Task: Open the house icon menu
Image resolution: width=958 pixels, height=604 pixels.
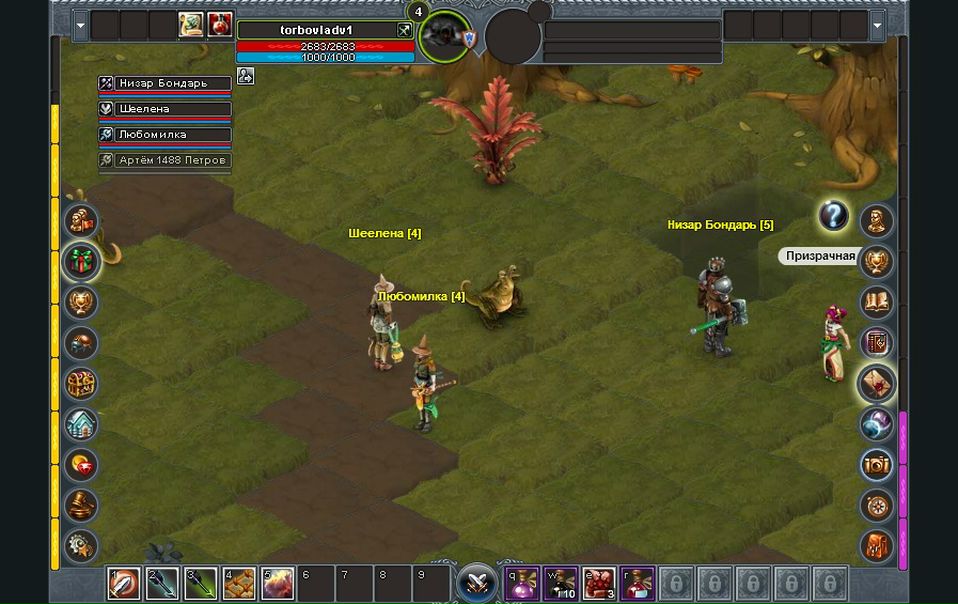Action: (x=81, y=424)
